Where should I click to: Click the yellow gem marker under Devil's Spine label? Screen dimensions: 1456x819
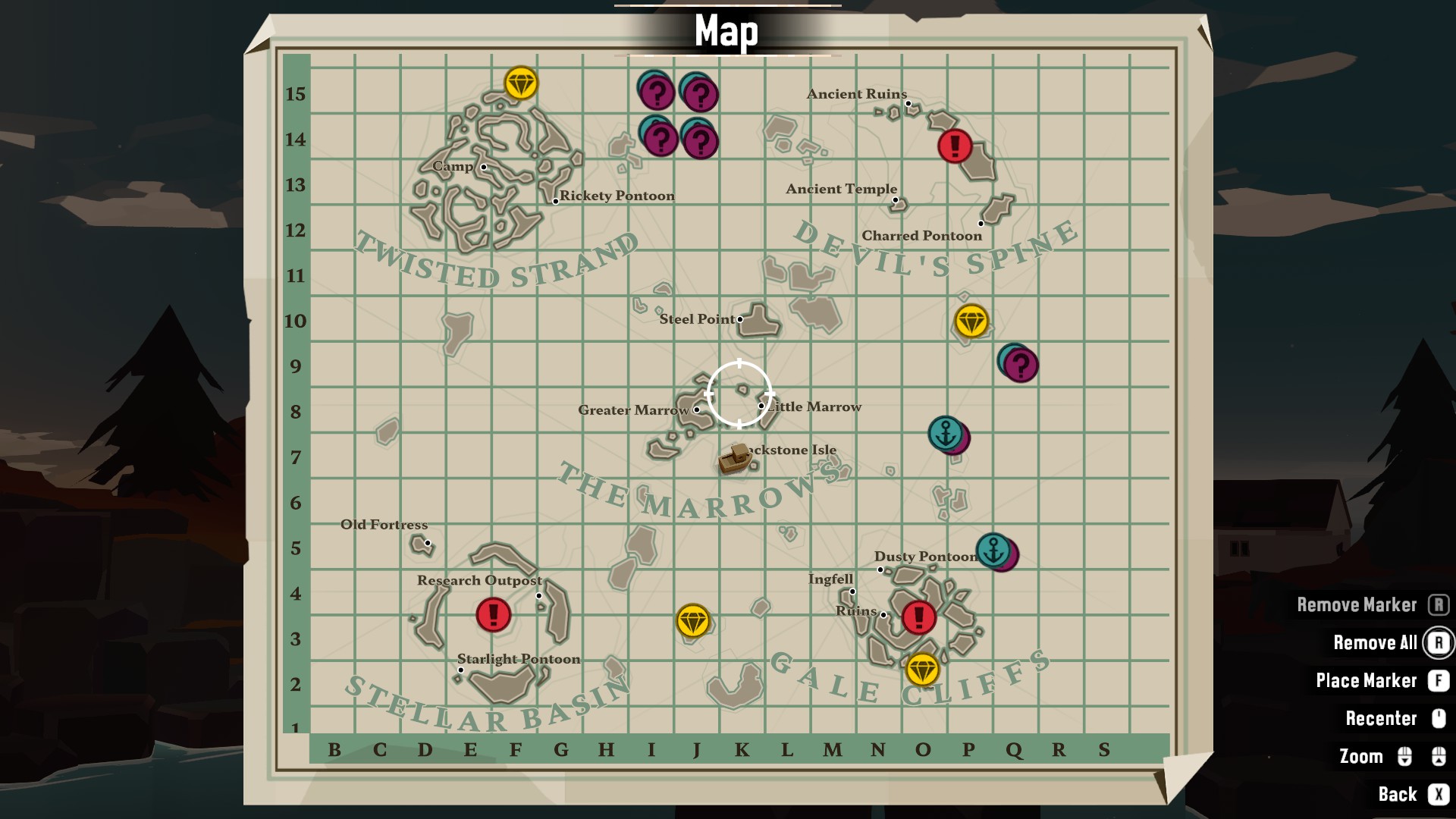point(971,322)
